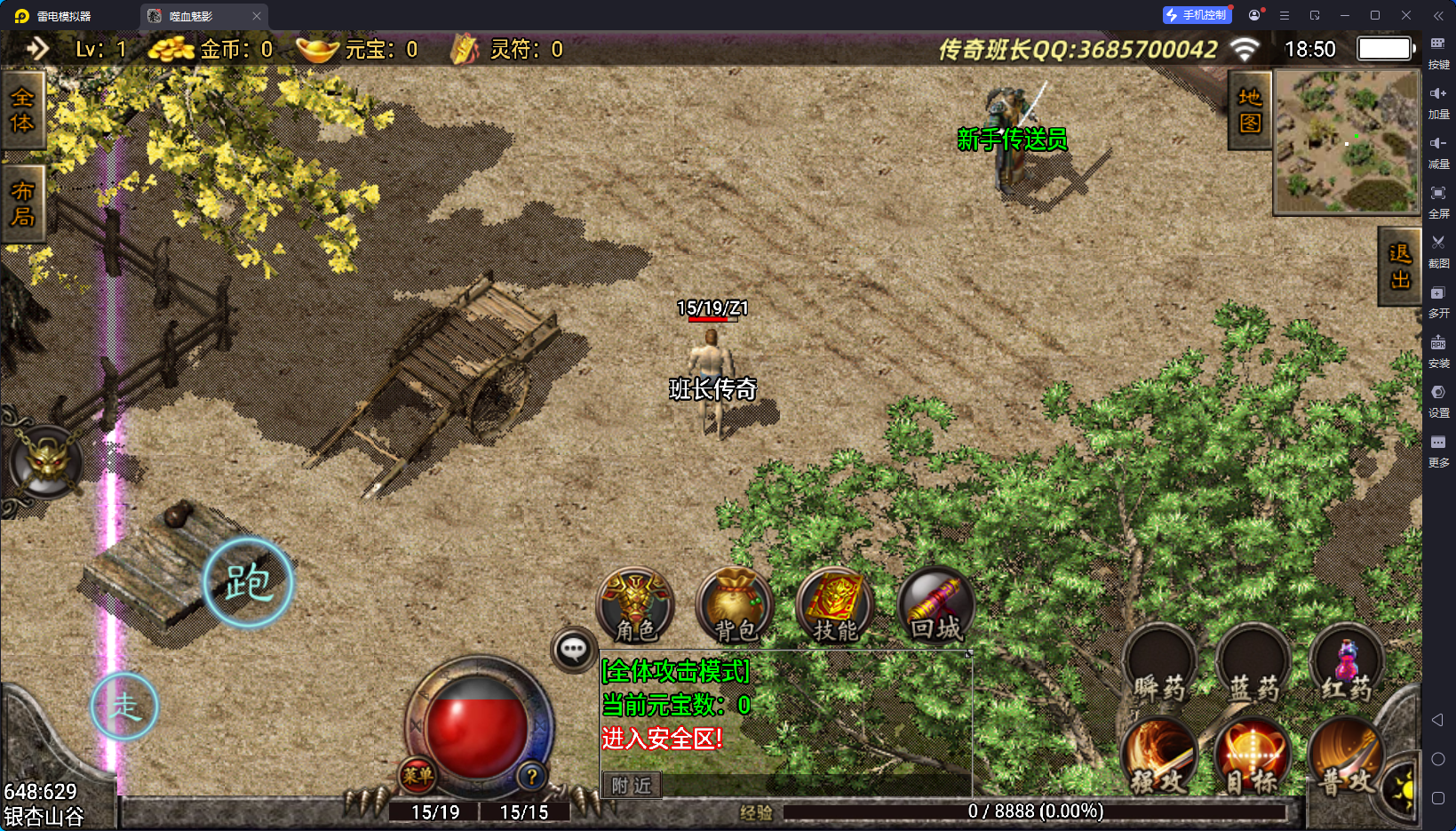1456x831 pixels.
Task: Open the 角色 character panel
Action: pyautogui.click(x=635, y=606)
